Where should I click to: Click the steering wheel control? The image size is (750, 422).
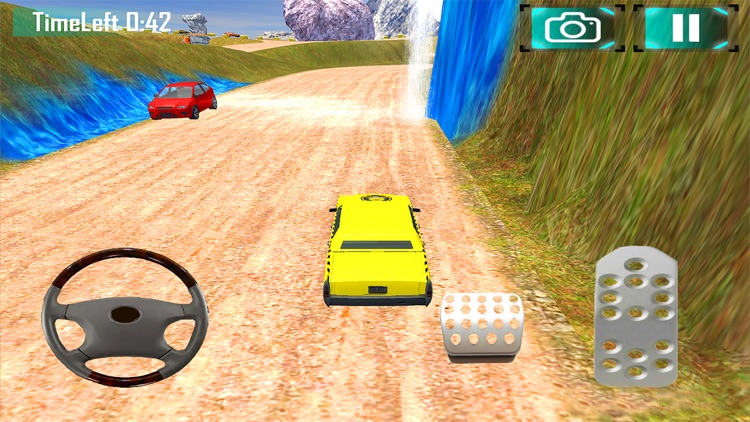coord(124,316)
